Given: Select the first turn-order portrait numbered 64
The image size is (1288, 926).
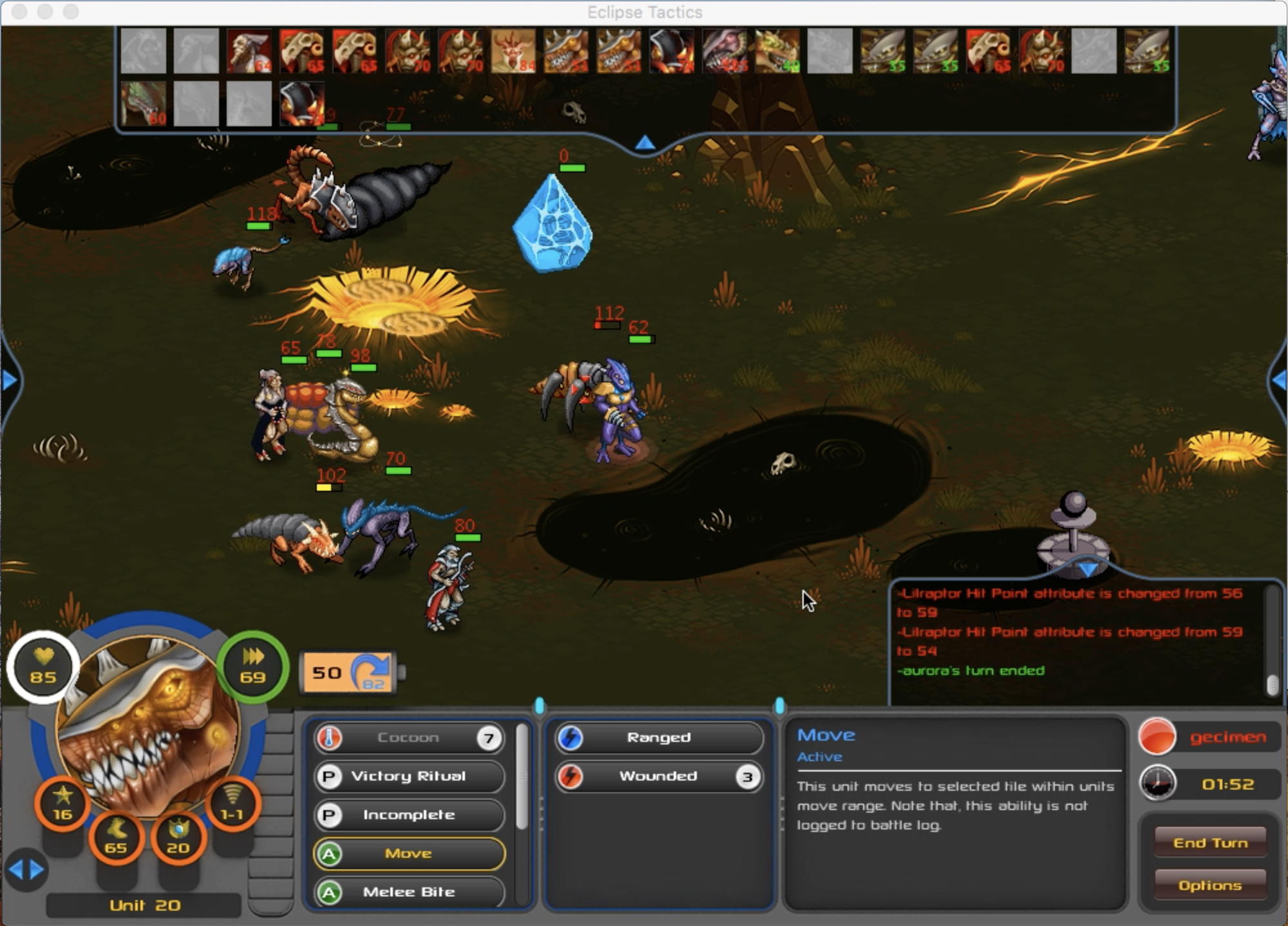Looking at the screenshot, I should tap(249, 51).
